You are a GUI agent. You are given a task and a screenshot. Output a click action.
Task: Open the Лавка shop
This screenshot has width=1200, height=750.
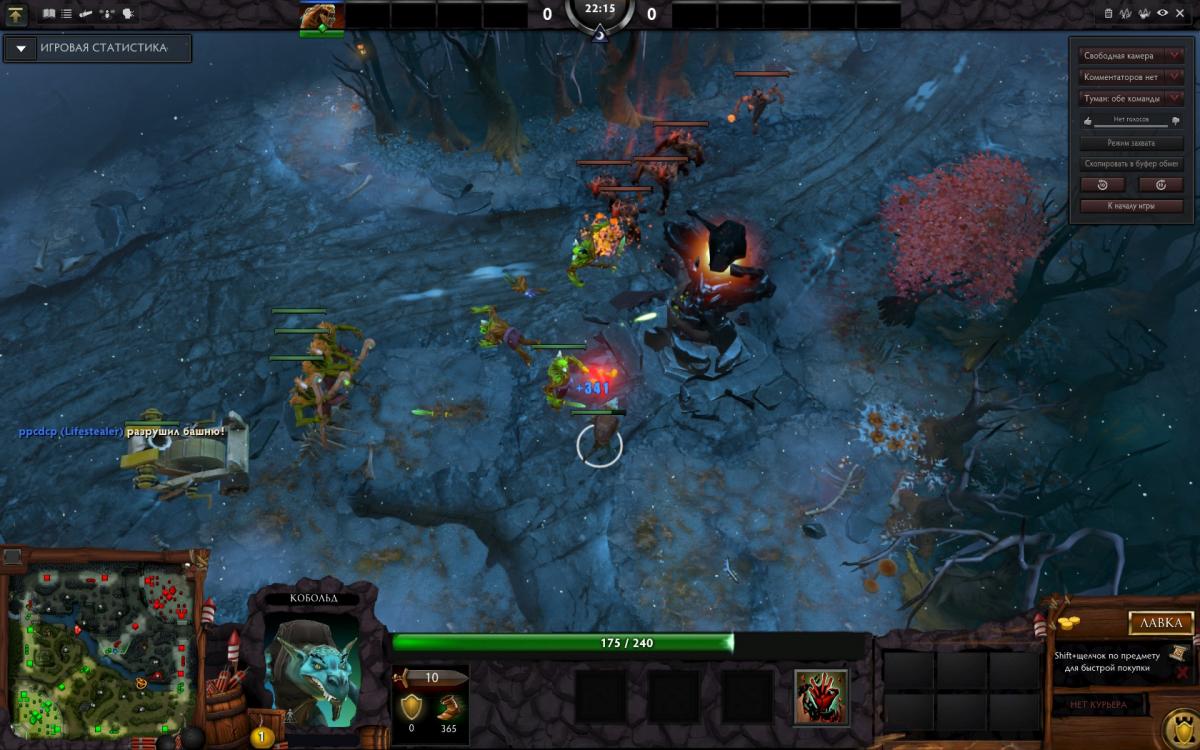click(x=1160, y=623)
